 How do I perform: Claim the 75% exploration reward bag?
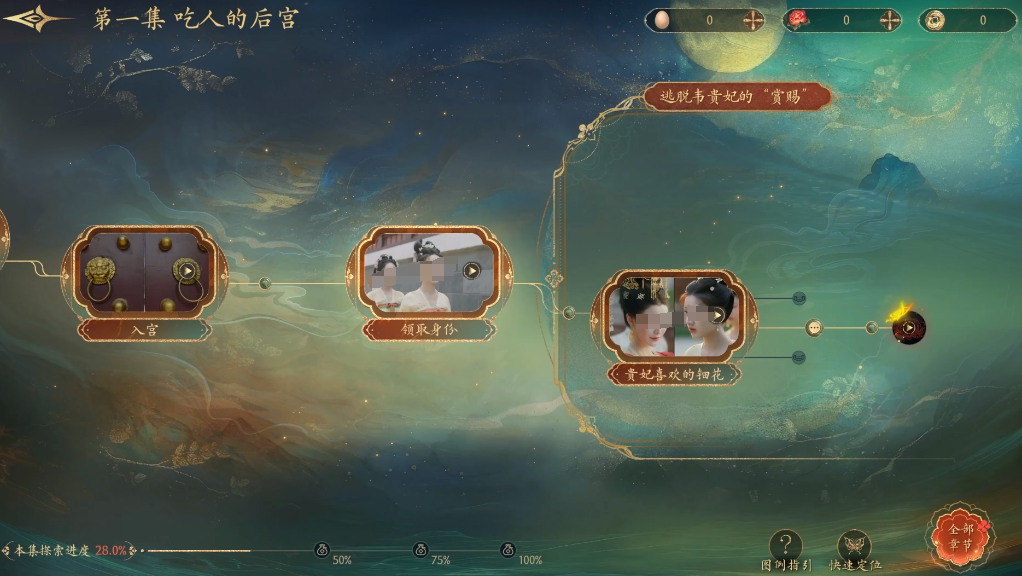coord(420,549)
